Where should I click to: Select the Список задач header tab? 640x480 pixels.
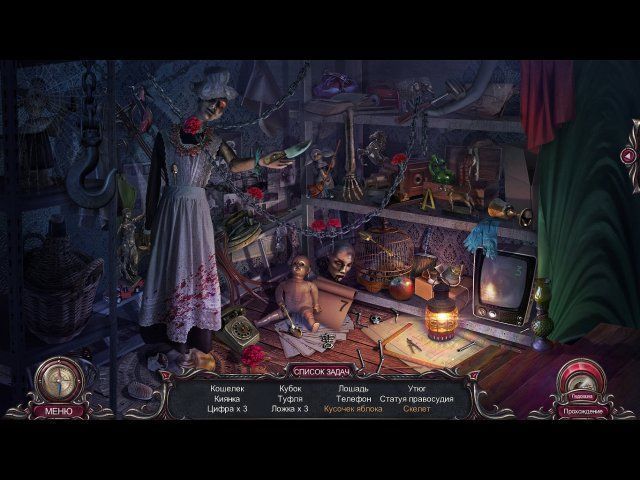click(x=320, y=371)
